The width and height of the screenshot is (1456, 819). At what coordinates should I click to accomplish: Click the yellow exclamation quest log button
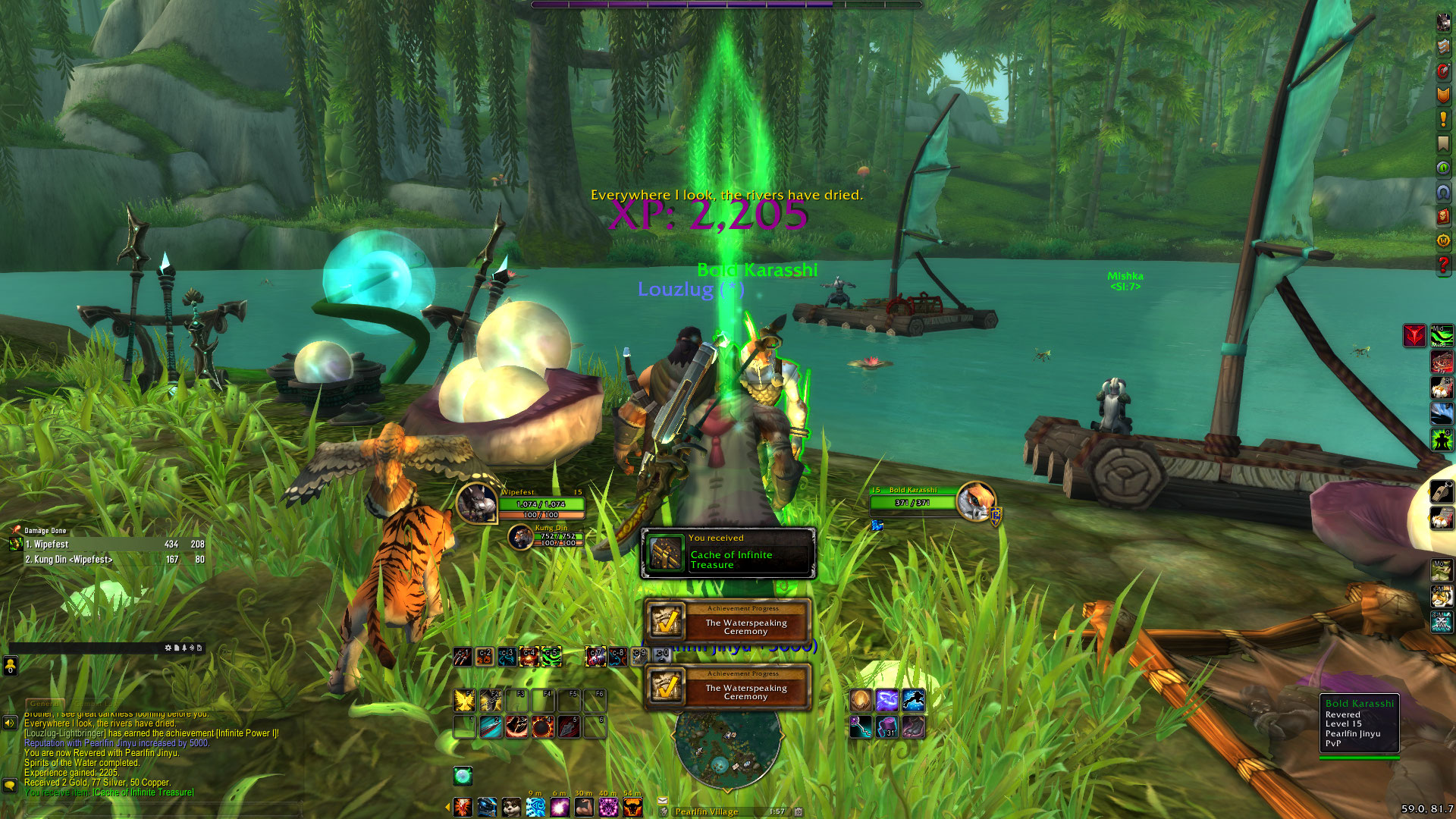tap(1443, 119)
